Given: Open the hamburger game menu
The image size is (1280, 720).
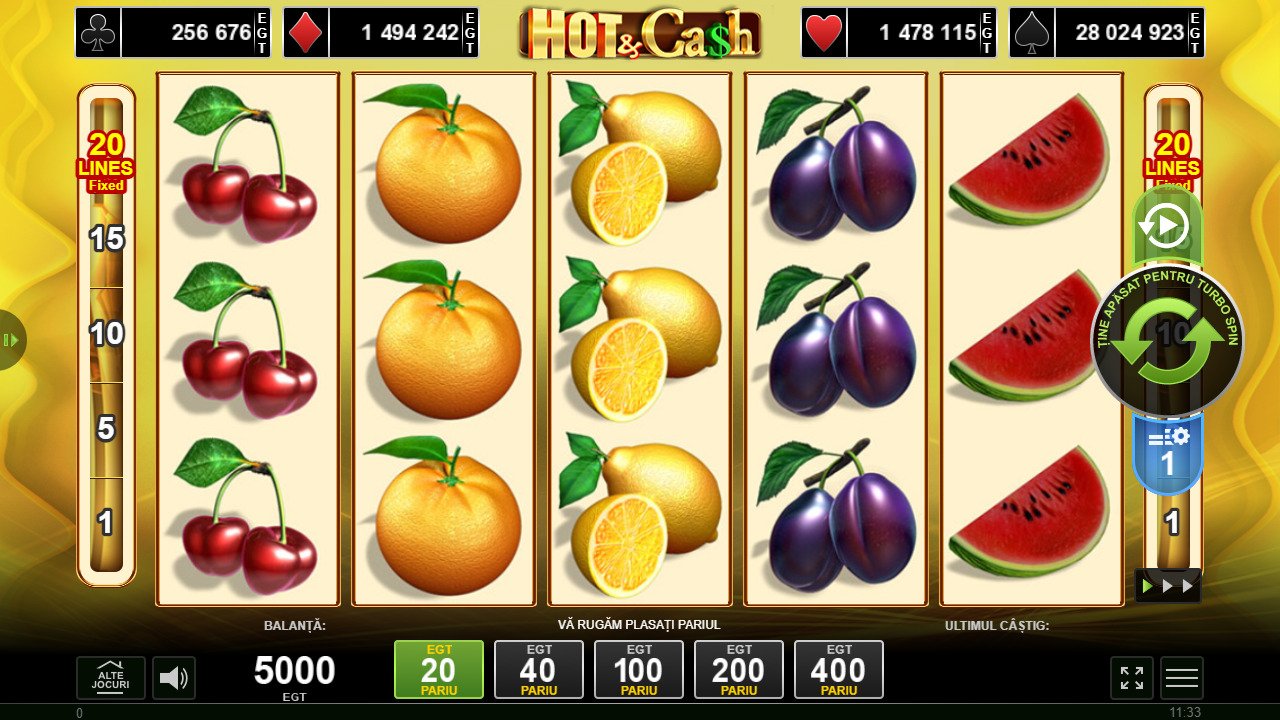Looking at the screenshot, I should [1181, 677].
